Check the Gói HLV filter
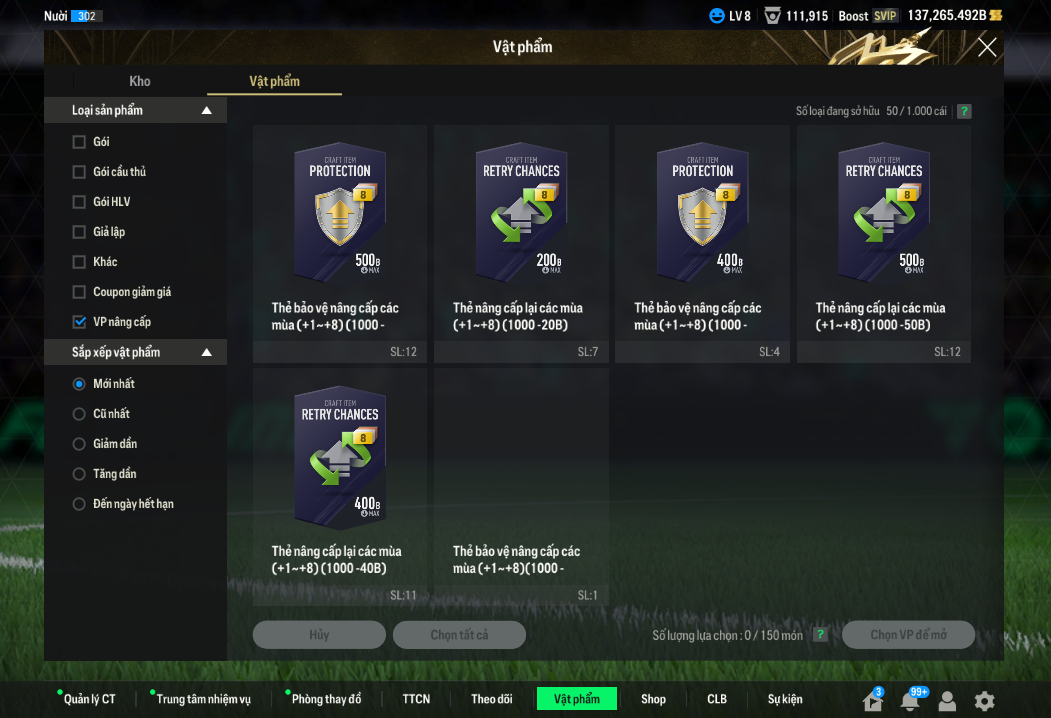The width and height of the screenshot is (1051, 718). point(79,202)
